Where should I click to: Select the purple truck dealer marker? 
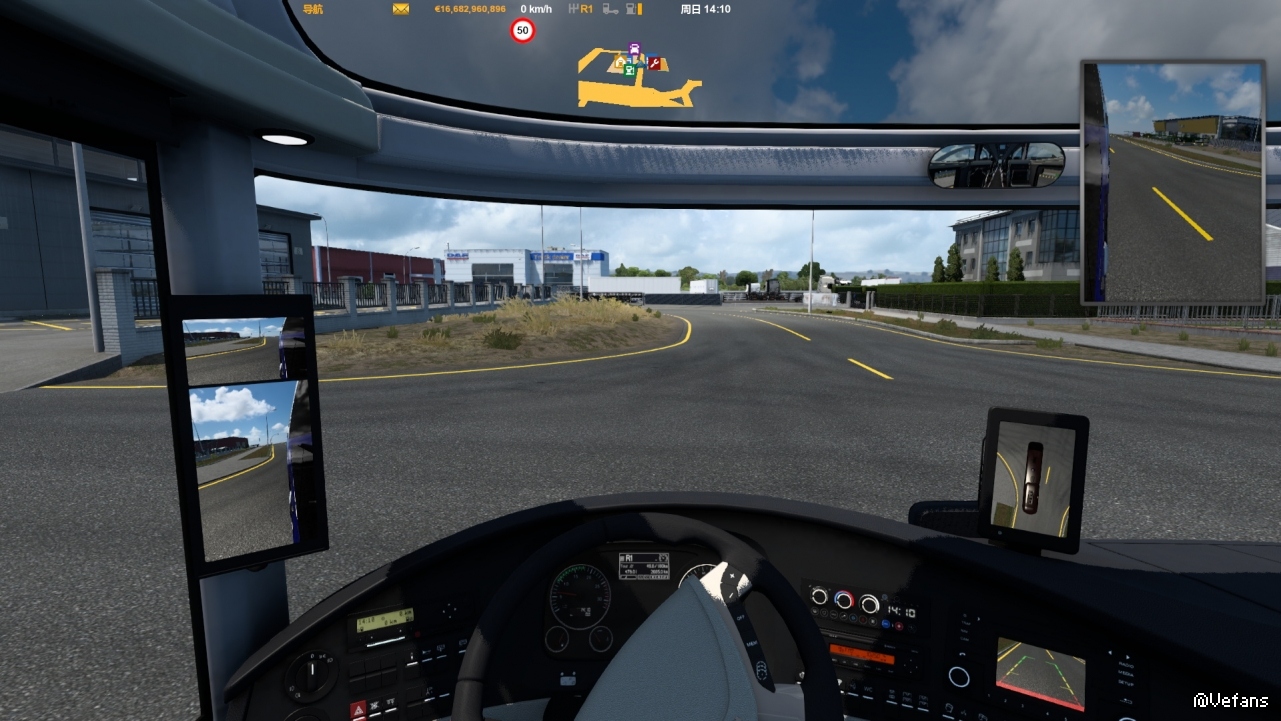(x=634, y=49)
